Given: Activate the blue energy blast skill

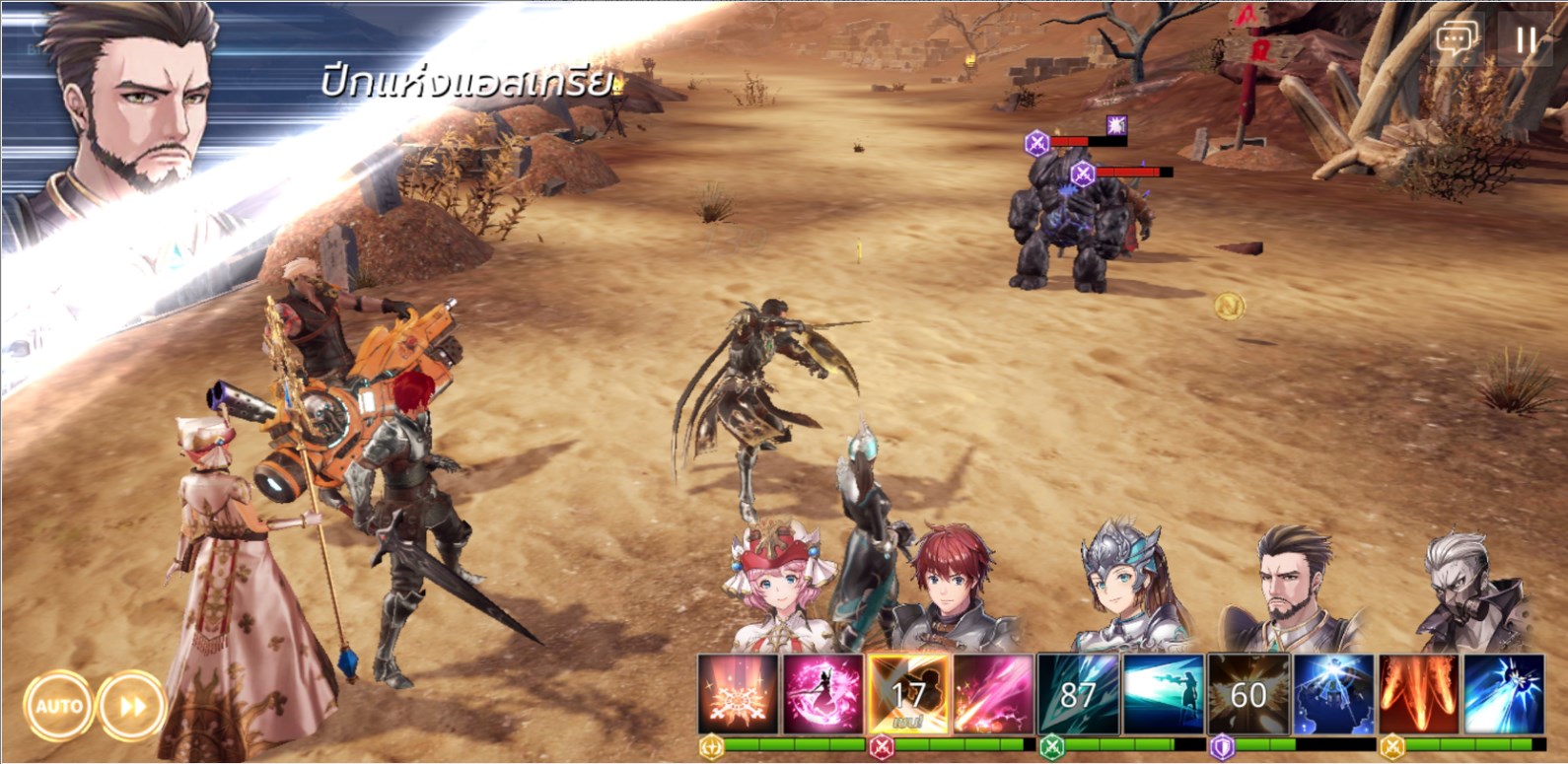Looking at the screenshot, I should coord(1503,695).
